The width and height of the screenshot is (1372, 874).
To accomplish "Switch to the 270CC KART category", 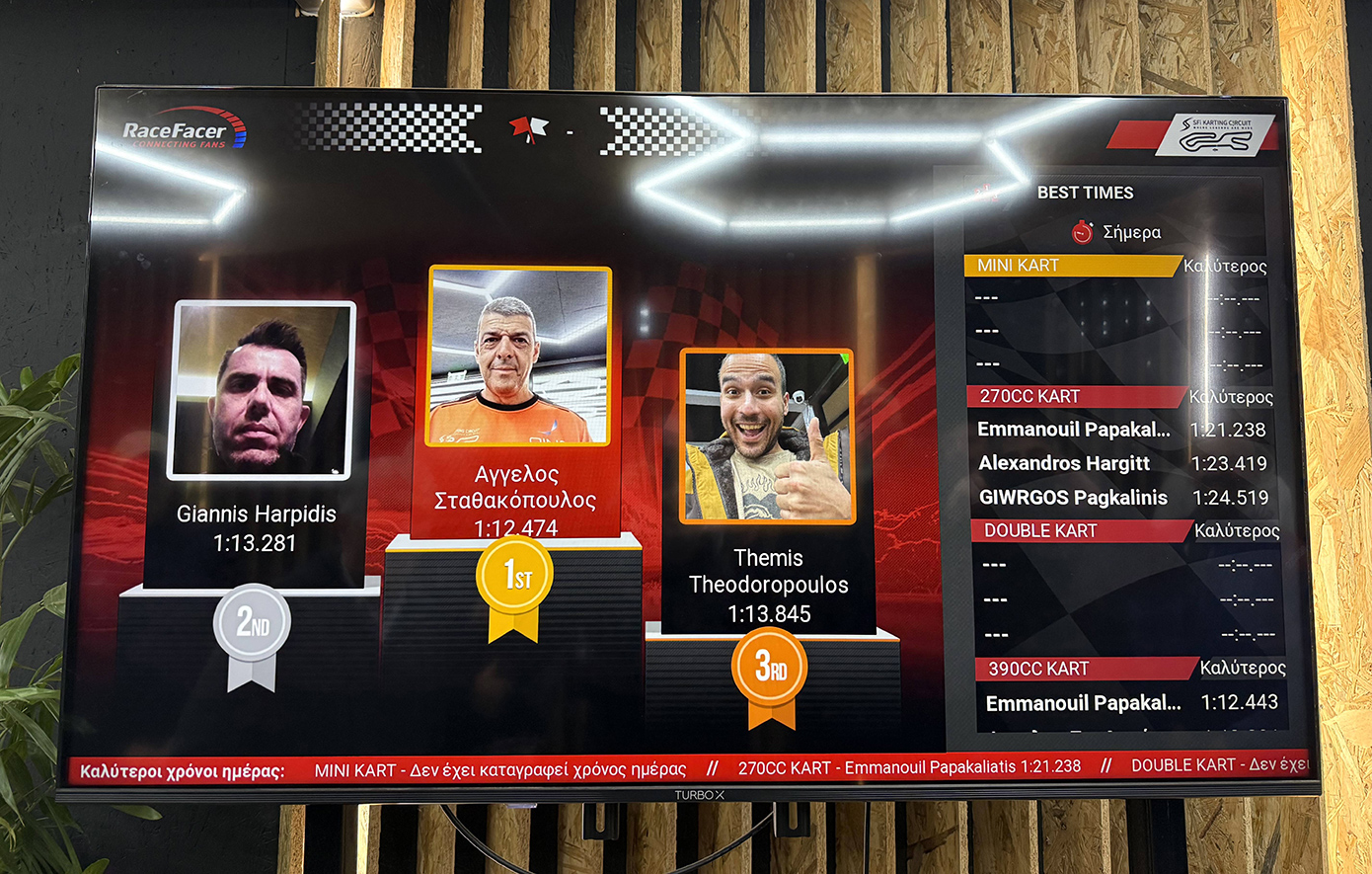I will click(1029, 397).
